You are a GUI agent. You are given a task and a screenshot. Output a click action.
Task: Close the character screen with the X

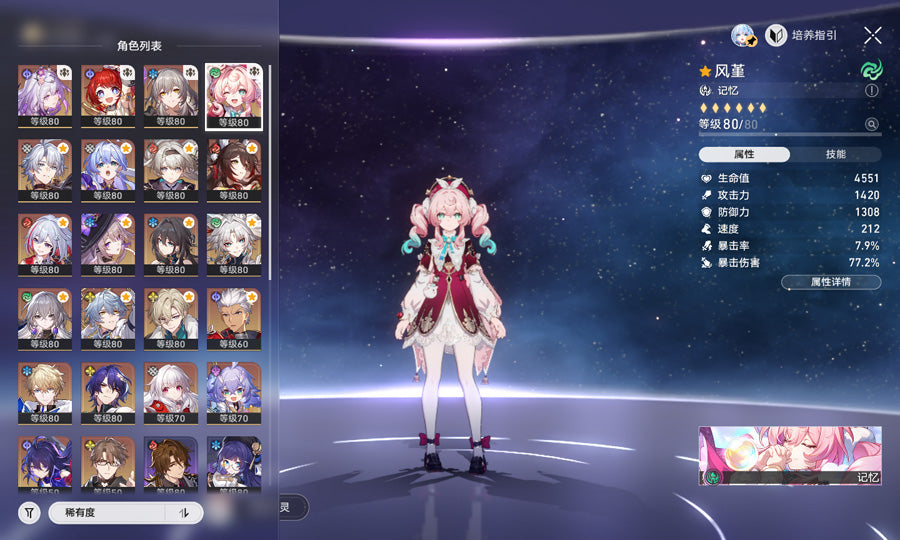point(872,35)
